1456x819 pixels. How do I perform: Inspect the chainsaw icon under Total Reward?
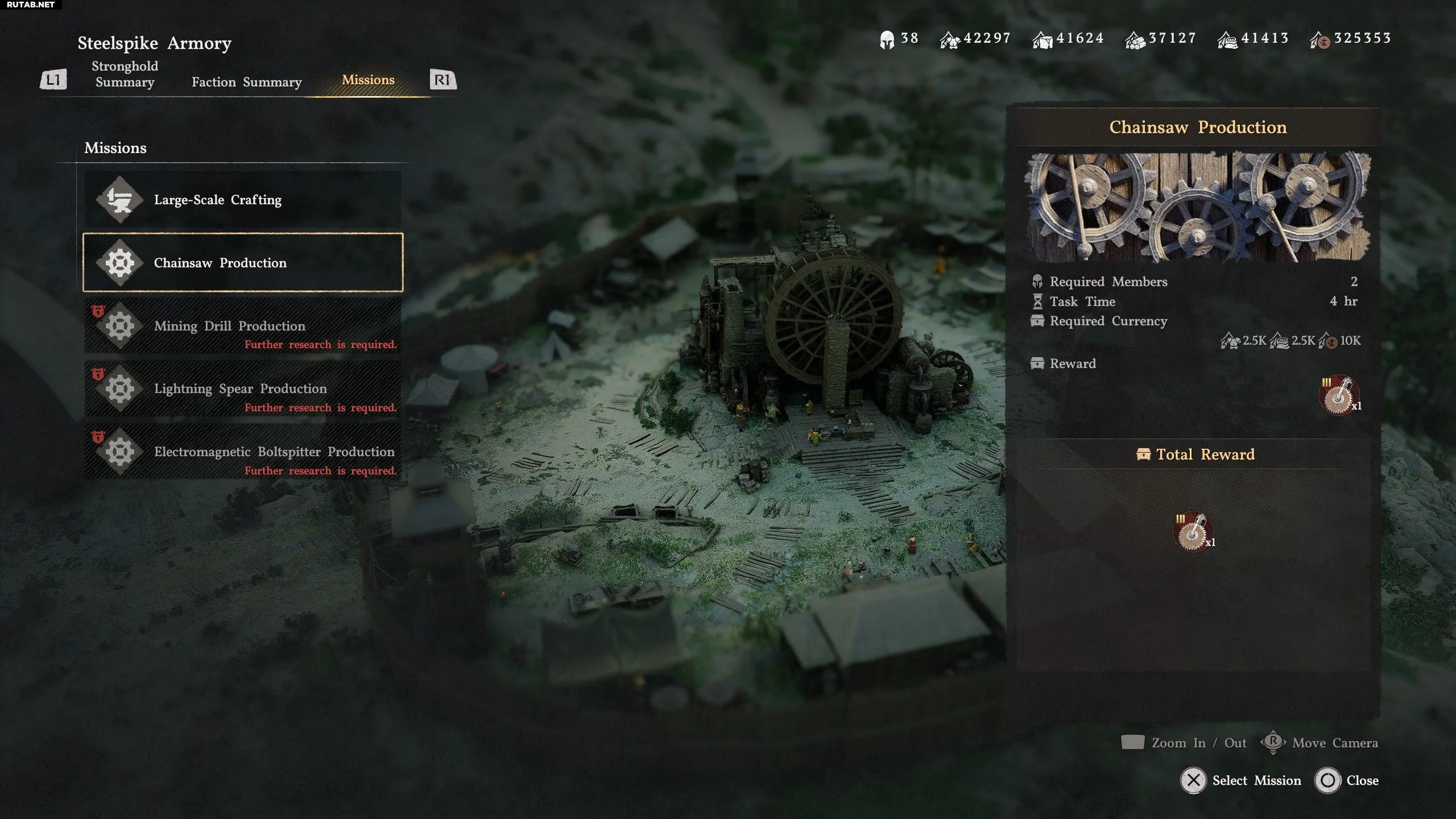click(1193, 532)
